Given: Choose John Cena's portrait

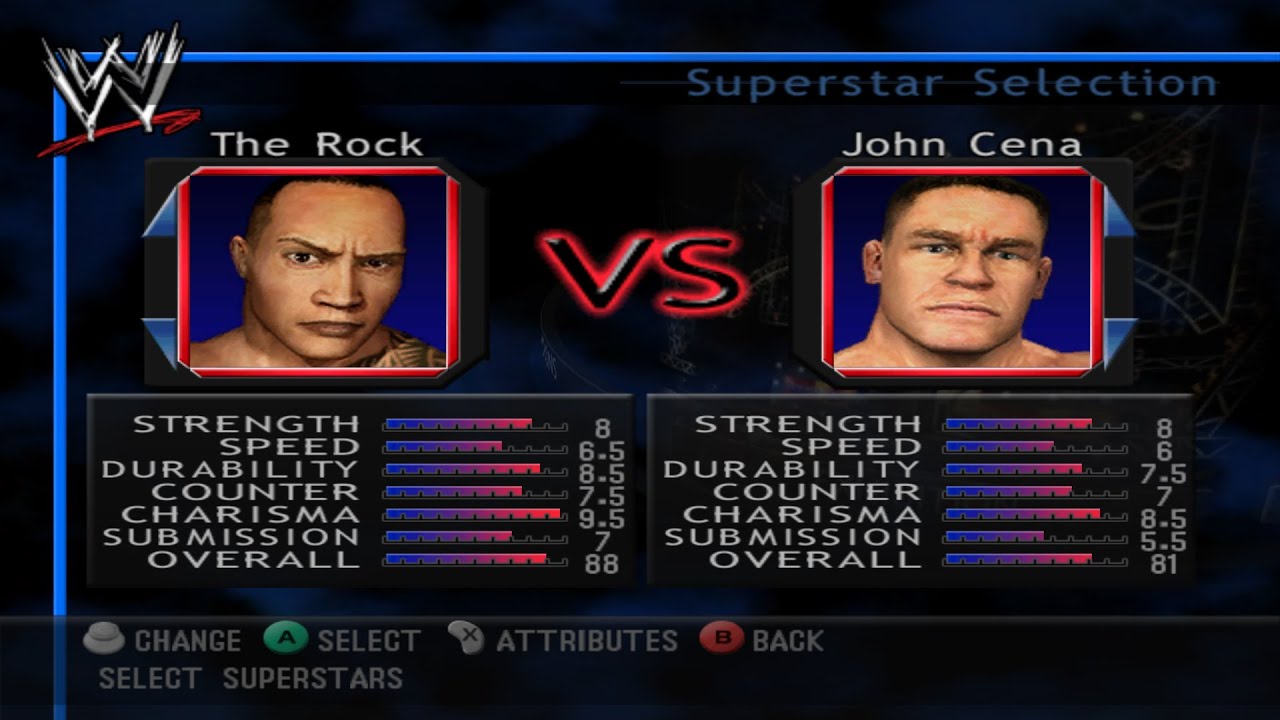Looking at the screenshot, I should [x=962, y=272].
